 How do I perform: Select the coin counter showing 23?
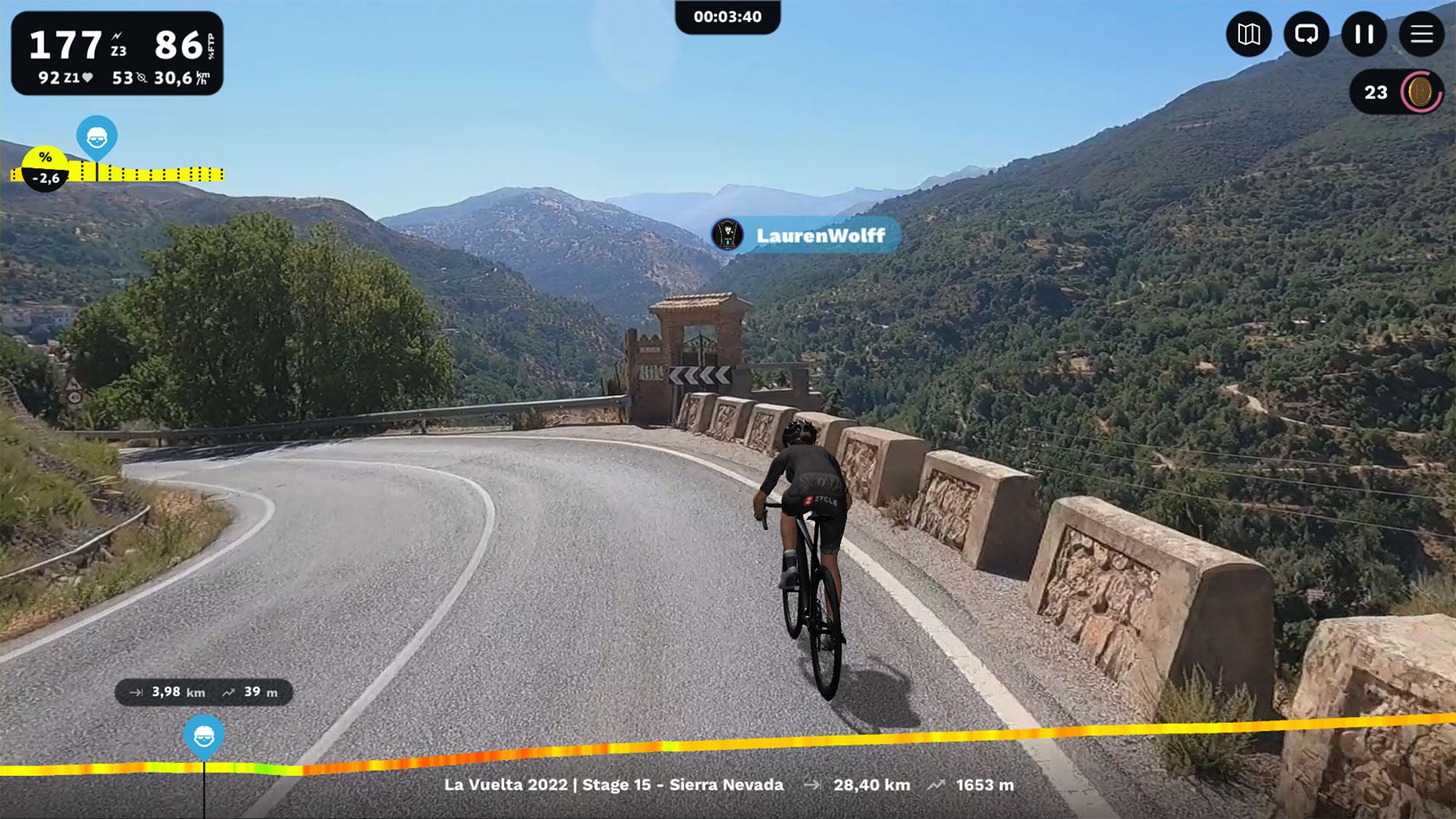point(1396,92)
